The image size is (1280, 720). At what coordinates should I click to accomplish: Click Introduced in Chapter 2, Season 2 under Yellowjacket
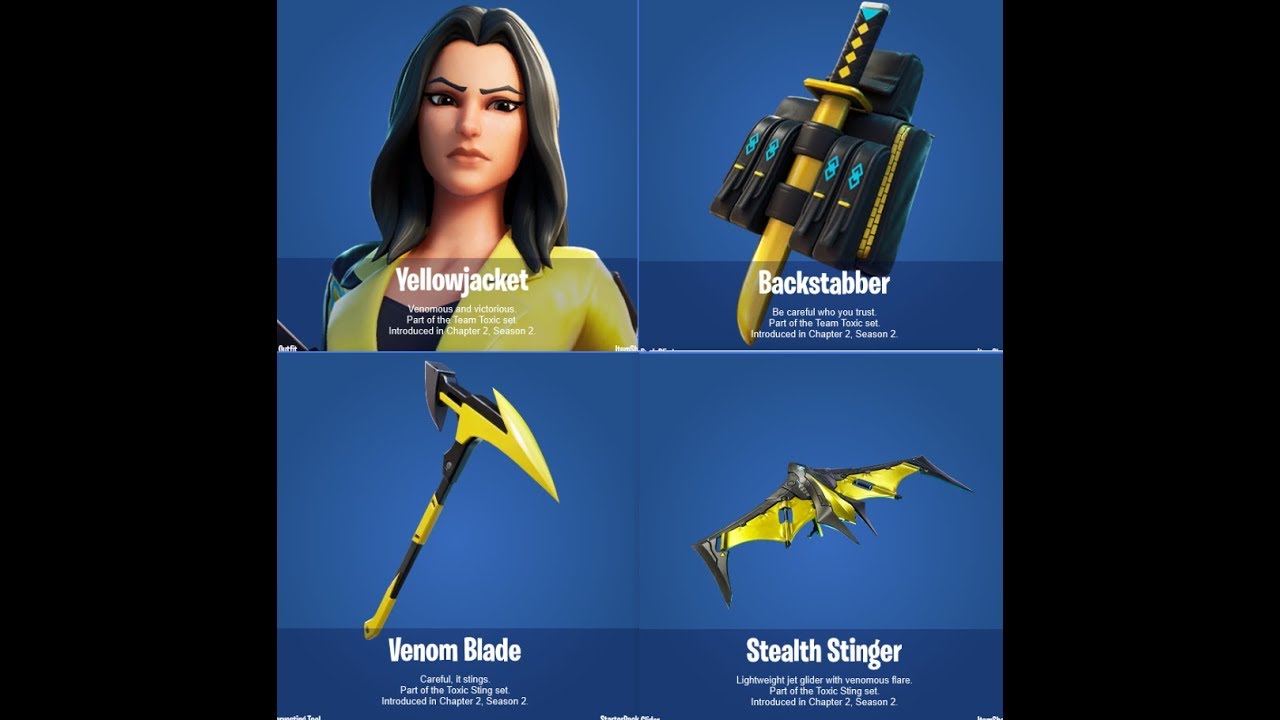[462, 329]
